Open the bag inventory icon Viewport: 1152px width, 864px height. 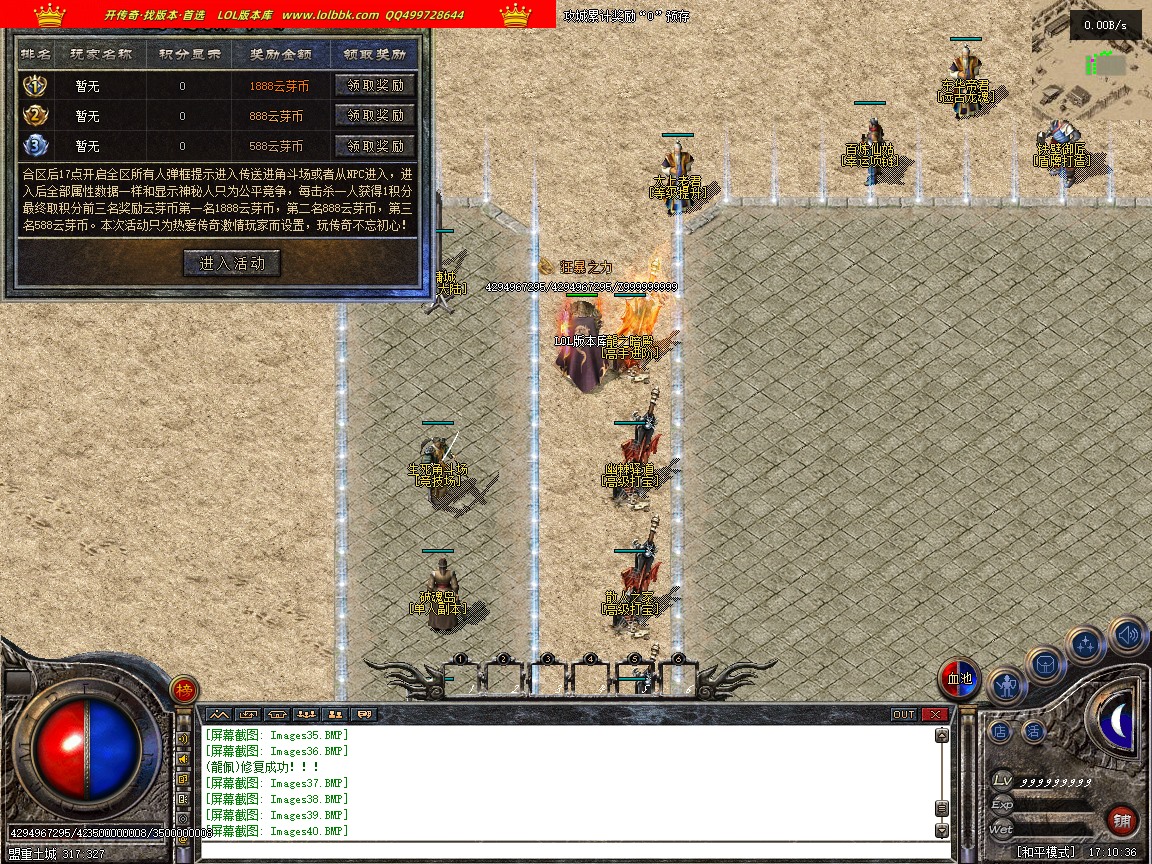point(1046,664)
